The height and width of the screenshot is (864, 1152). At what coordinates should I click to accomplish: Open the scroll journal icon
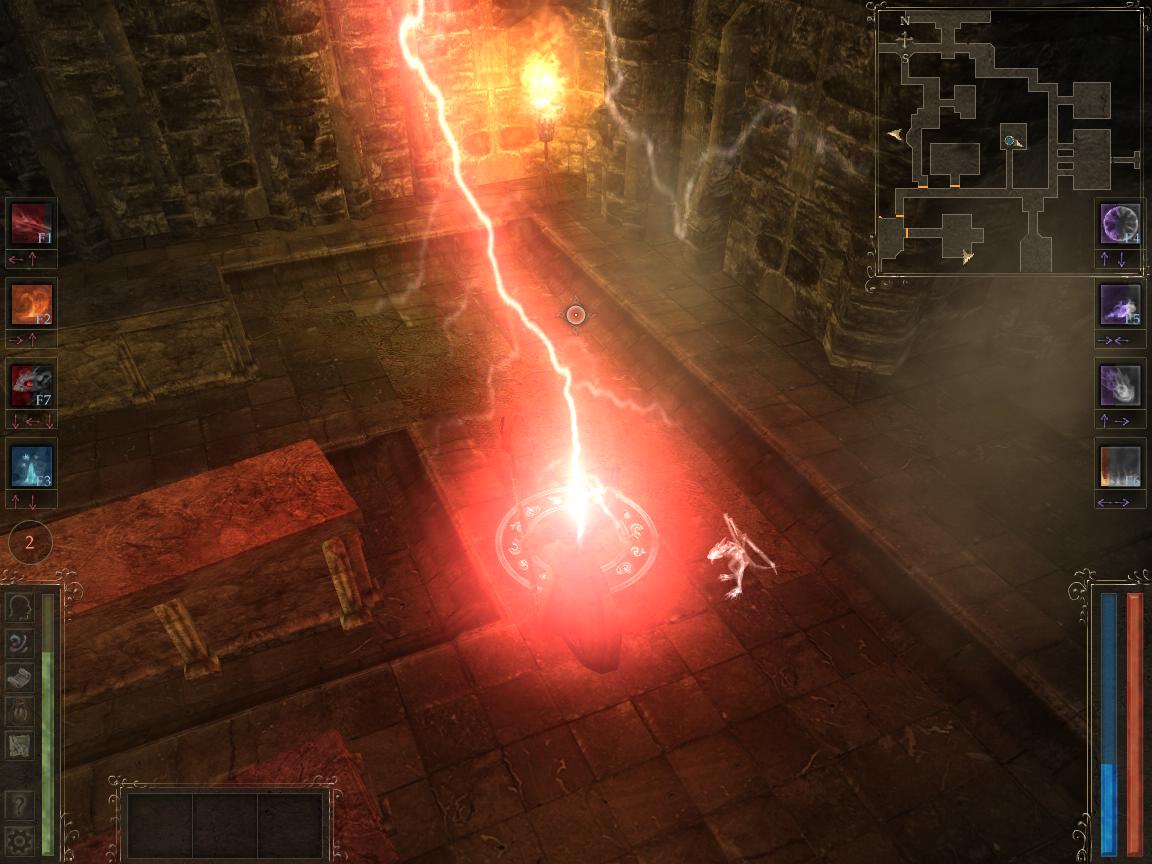click(20, 676)
